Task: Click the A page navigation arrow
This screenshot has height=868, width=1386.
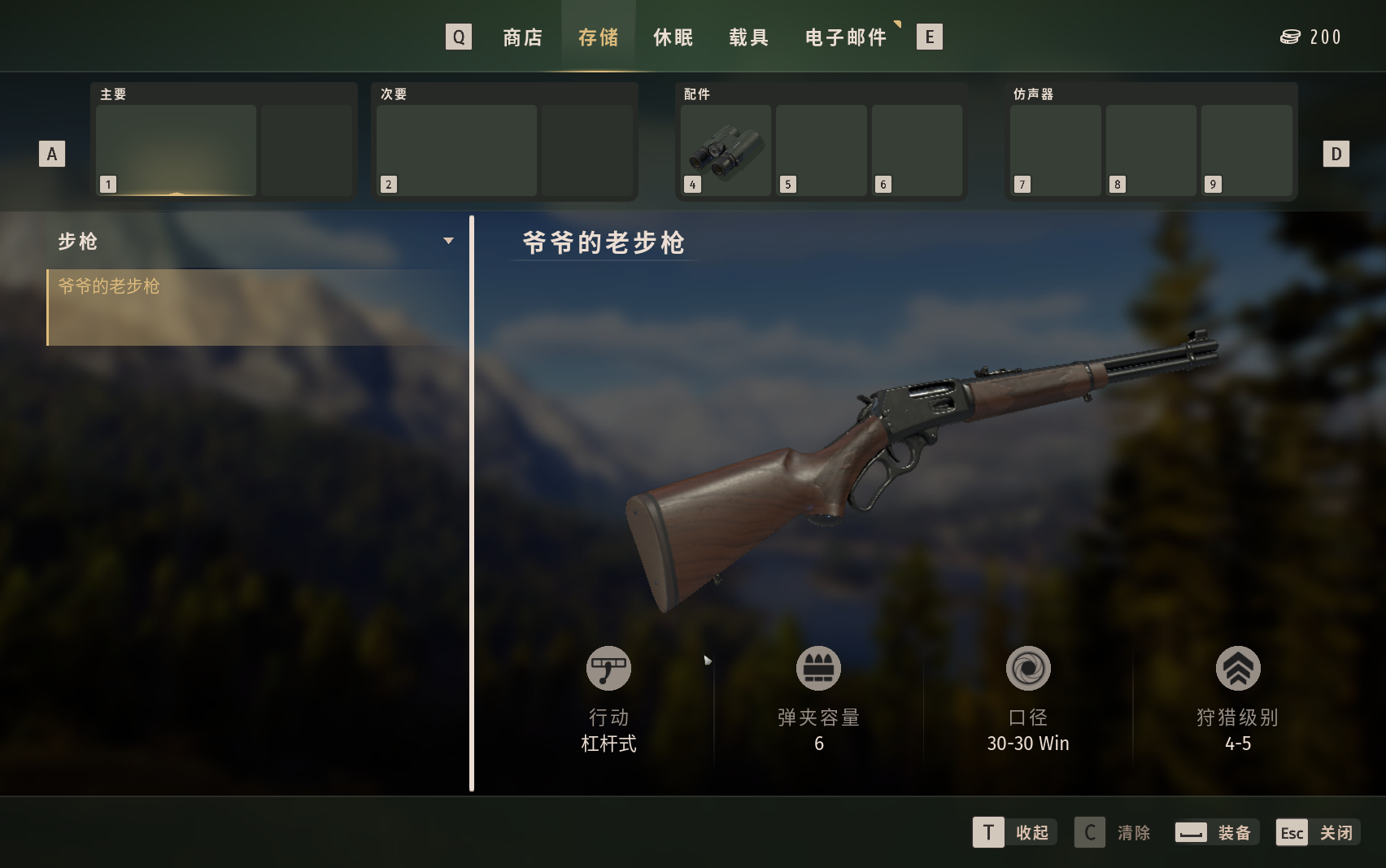Action: tap(52, 153)
